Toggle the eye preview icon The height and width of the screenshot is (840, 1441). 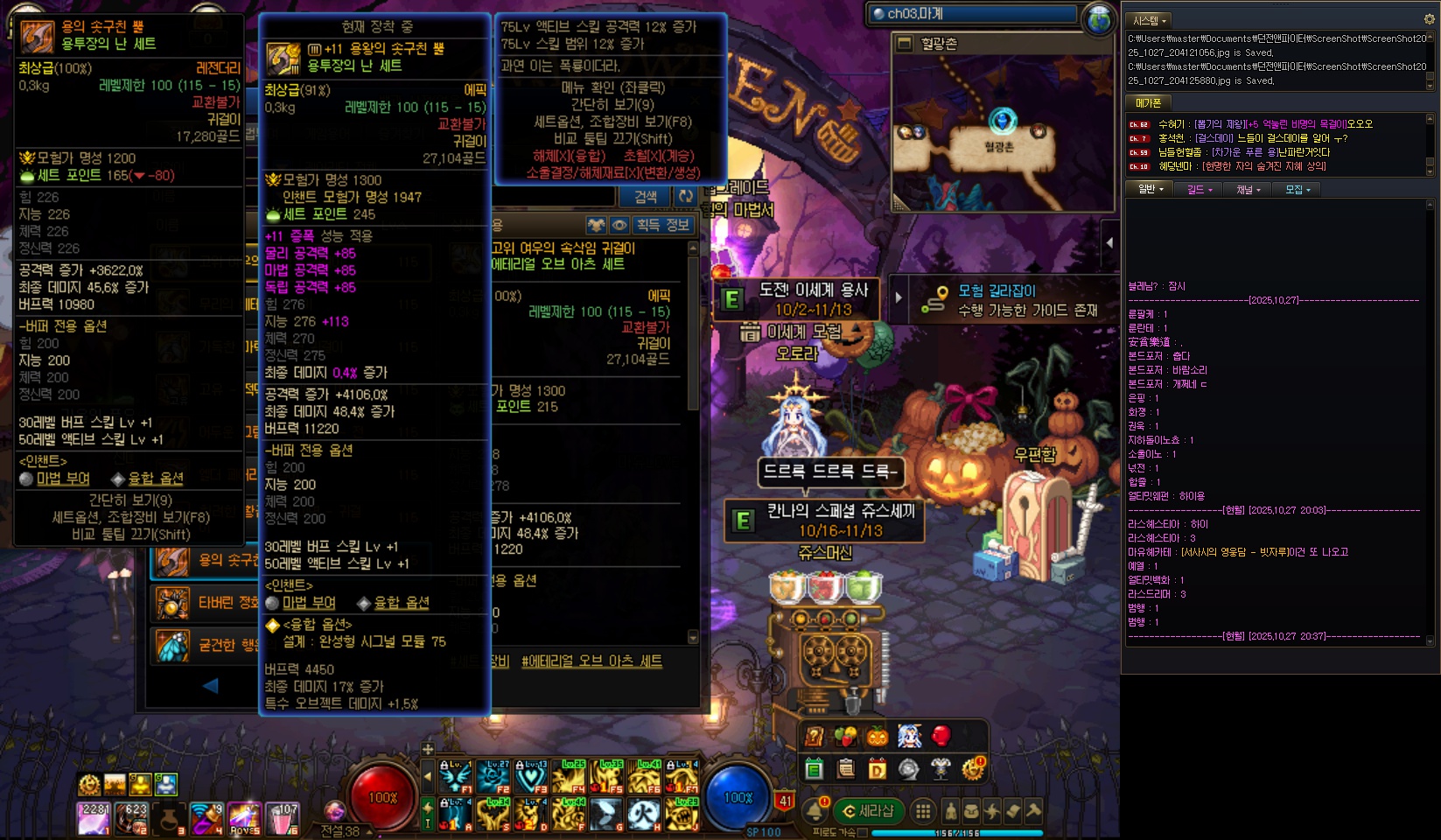coord(619,225)
